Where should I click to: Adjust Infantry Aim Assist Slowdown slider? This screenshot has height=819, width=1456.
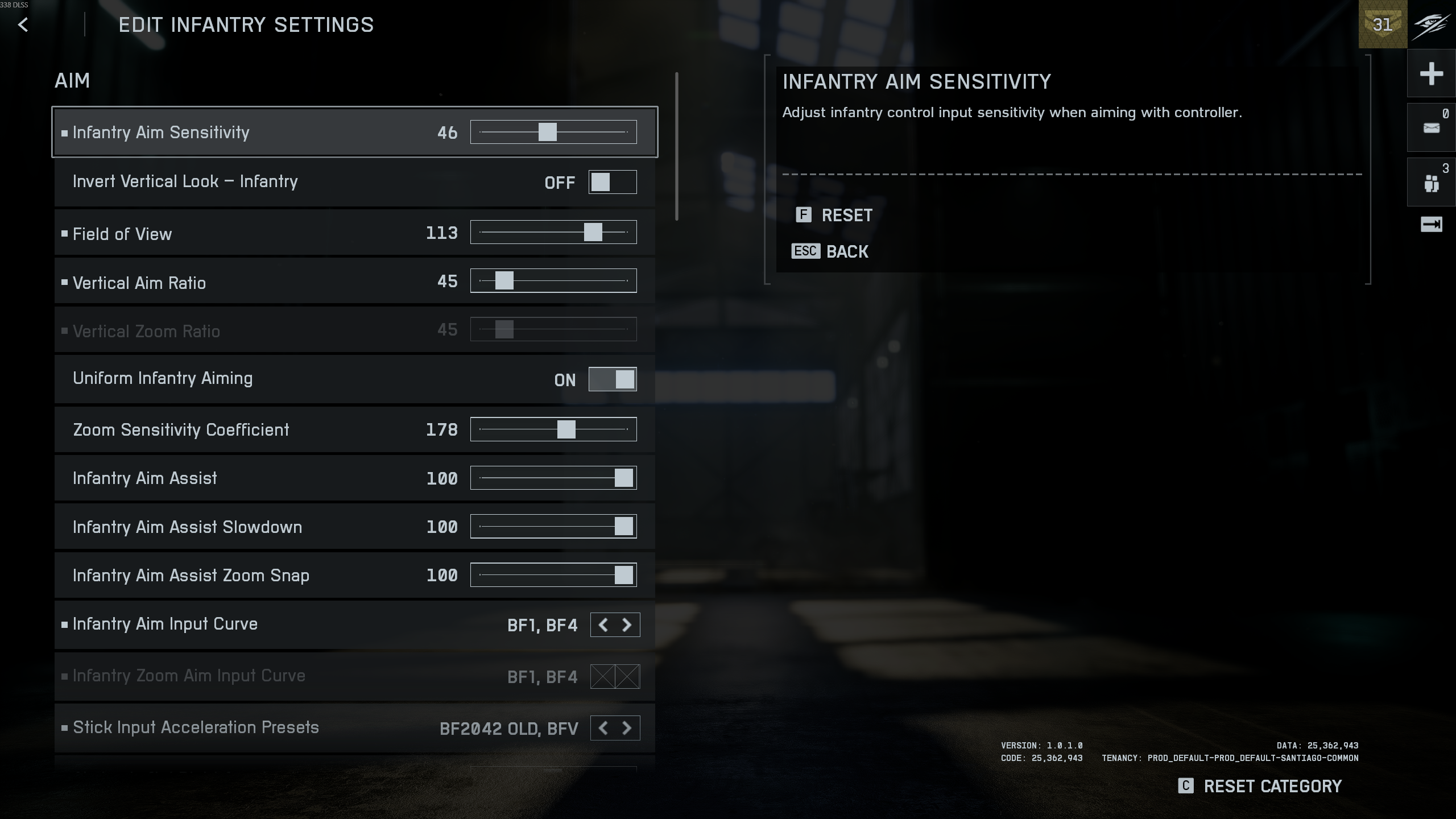623,527
